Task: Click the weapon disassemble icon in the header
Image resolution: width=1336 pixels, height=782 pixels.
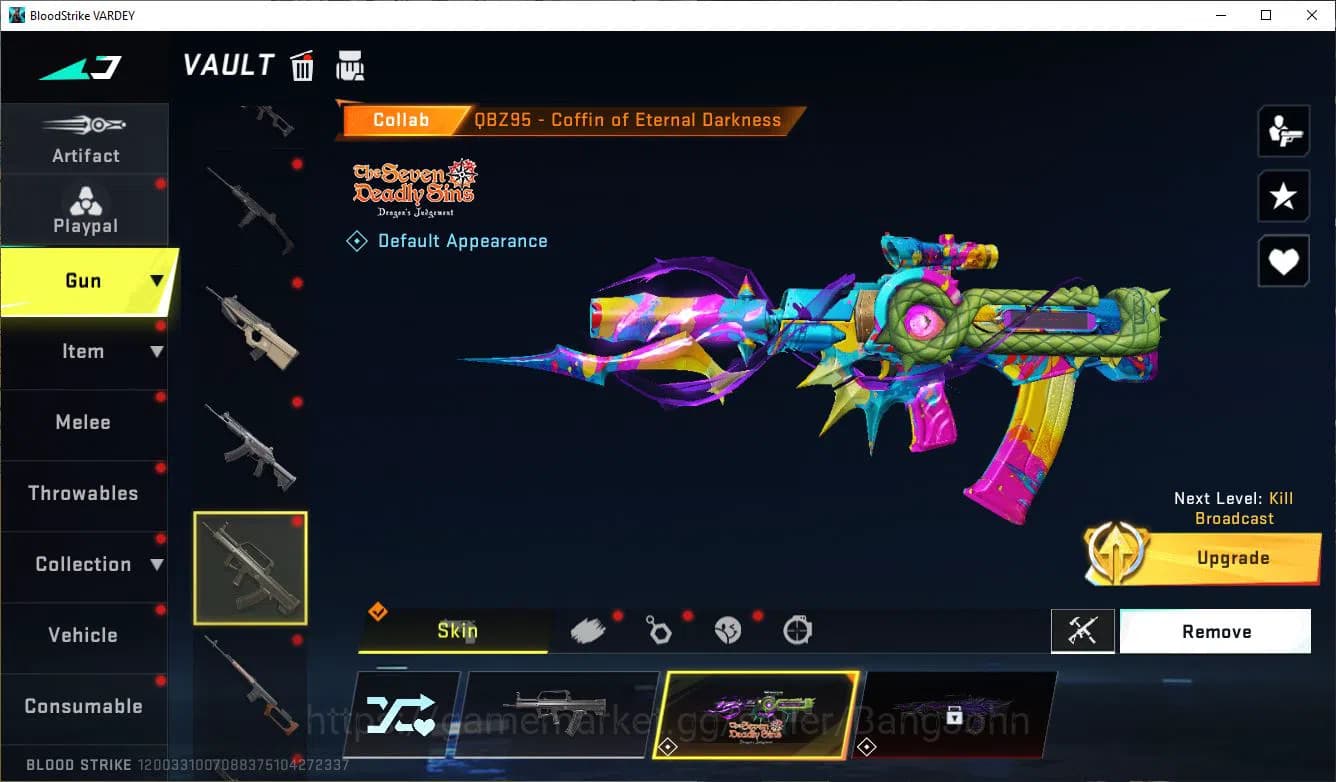Action: (350, 65)
